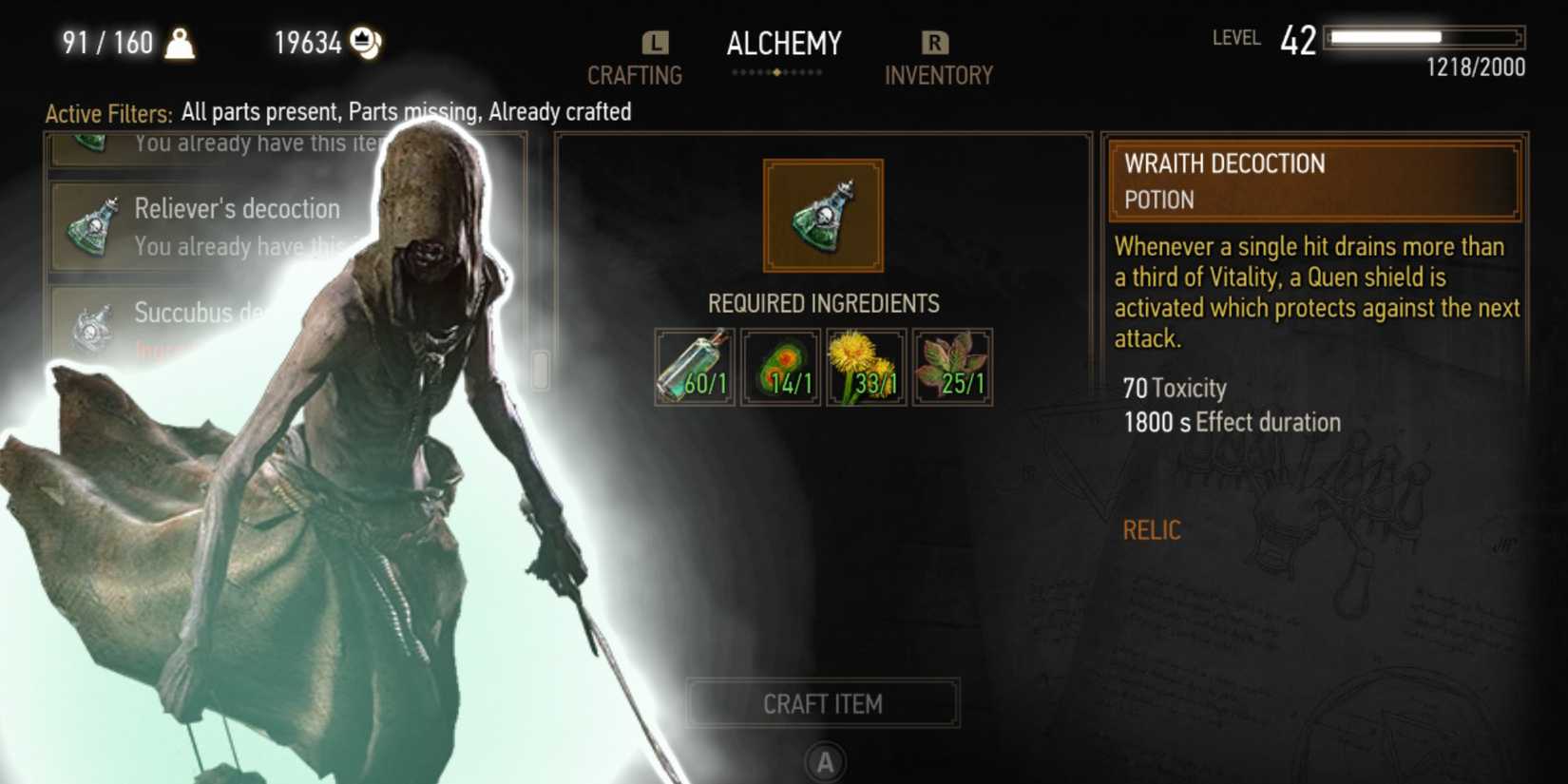Click the crowns currency icon beside 19634
Screen dimensions: 1568x784
coord(366,42)
